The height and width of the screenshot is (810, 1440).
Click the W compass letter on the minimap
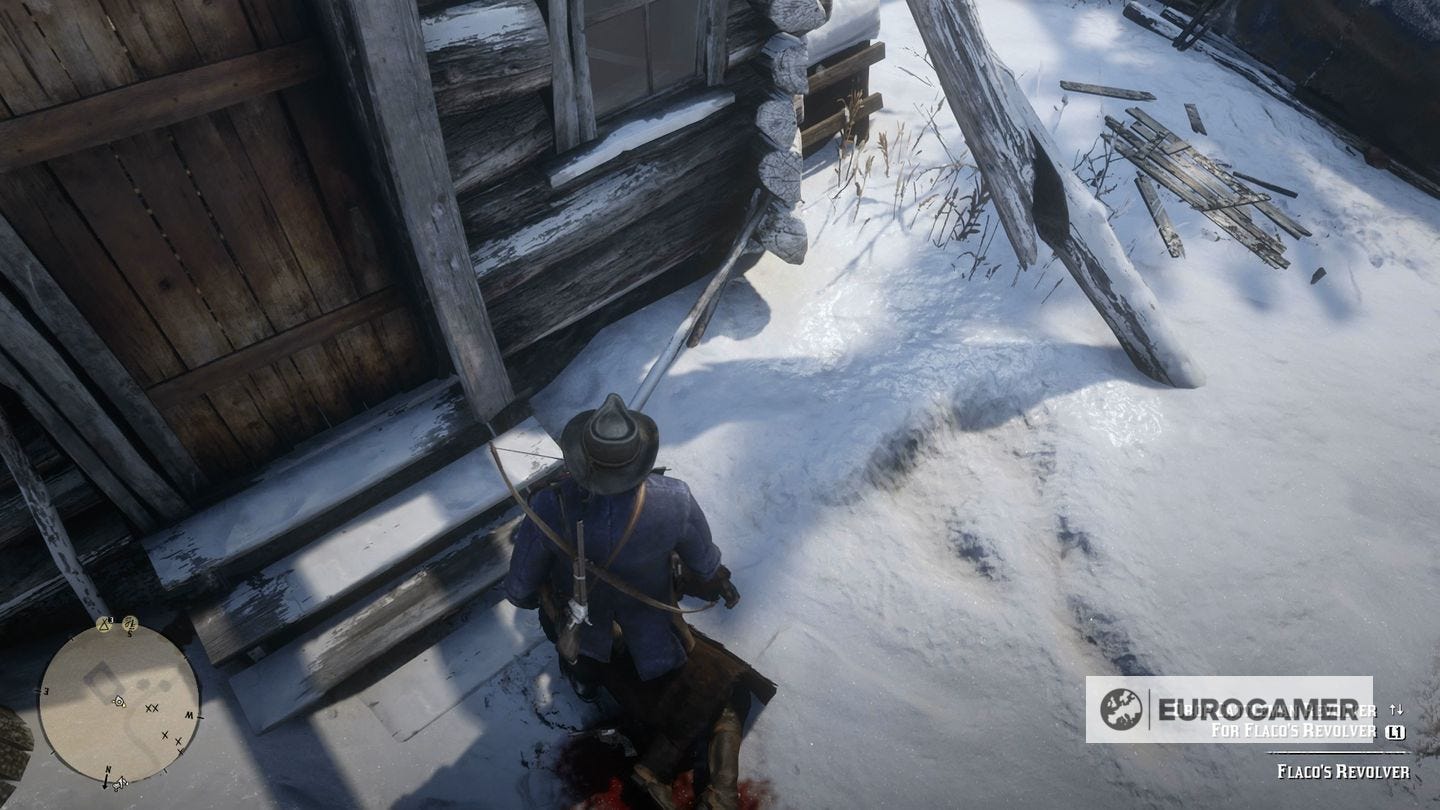tap(188, 713)
